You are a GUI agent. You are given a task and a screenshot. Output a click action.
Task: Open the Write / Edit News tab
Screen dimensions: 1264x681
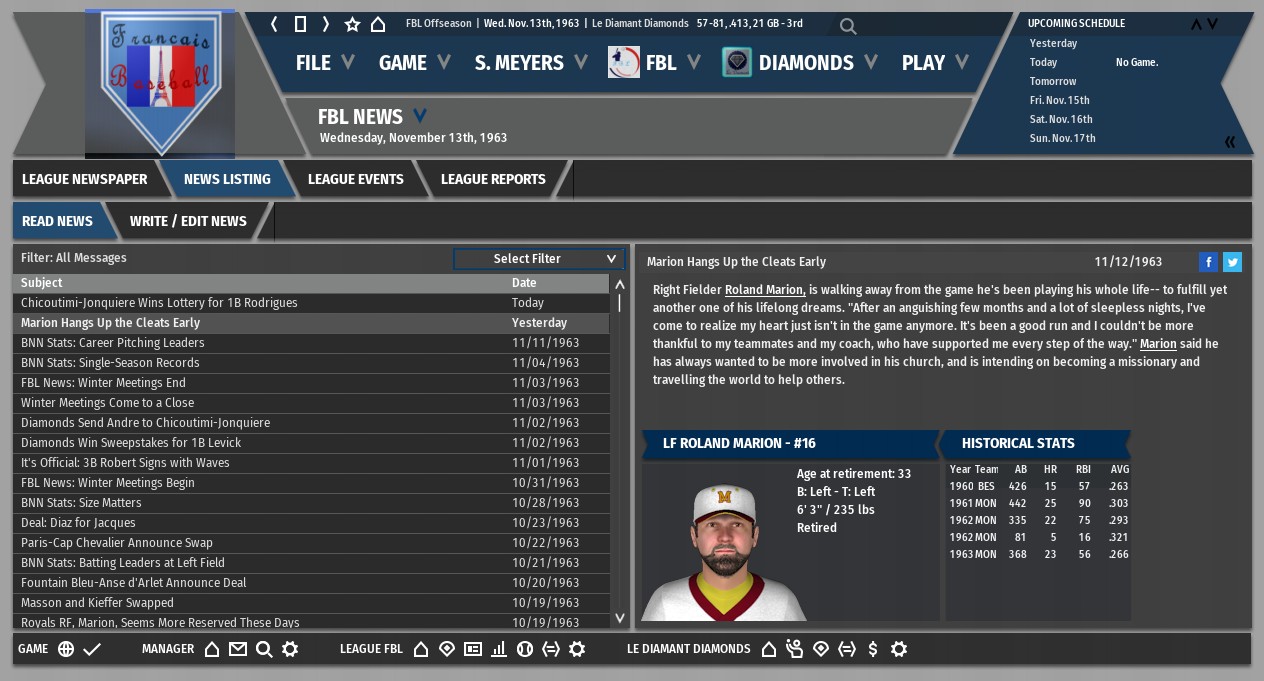tap(188, 221)
